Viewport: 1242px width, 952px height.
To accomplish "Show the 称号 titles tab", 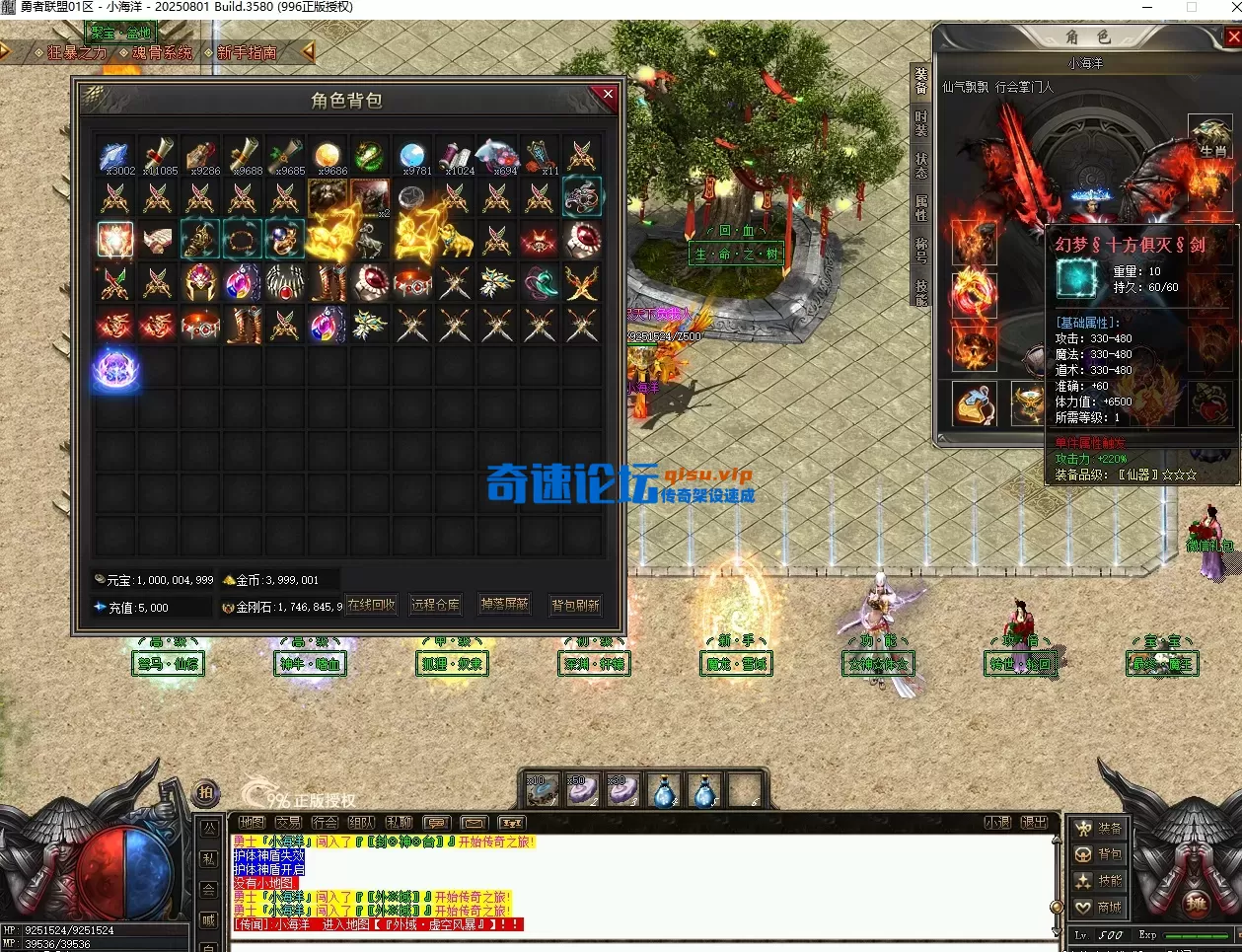I will click(x=920, y=250).
